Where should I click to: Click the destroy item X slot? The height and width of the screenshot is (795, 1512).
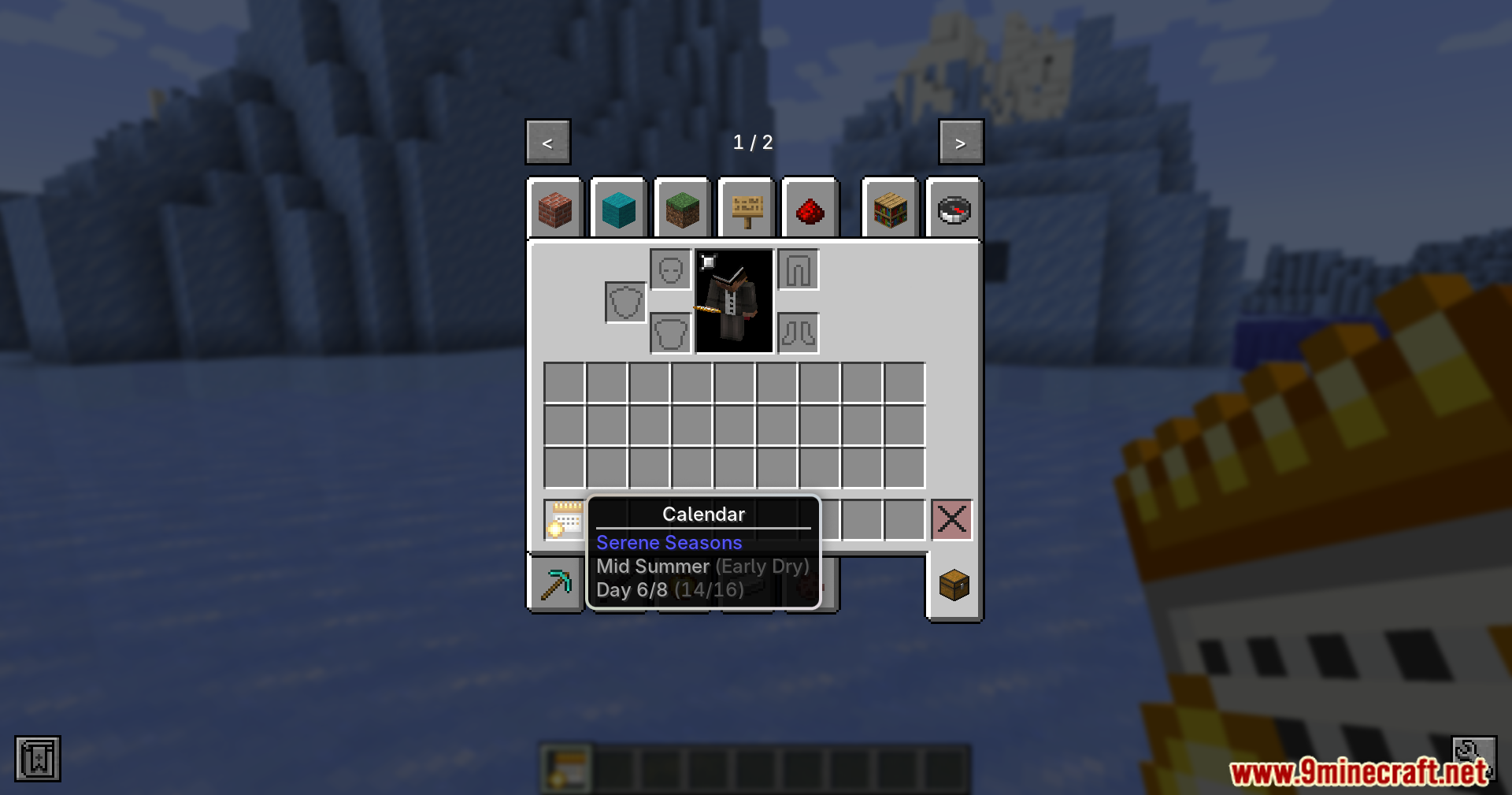point(951,519)
